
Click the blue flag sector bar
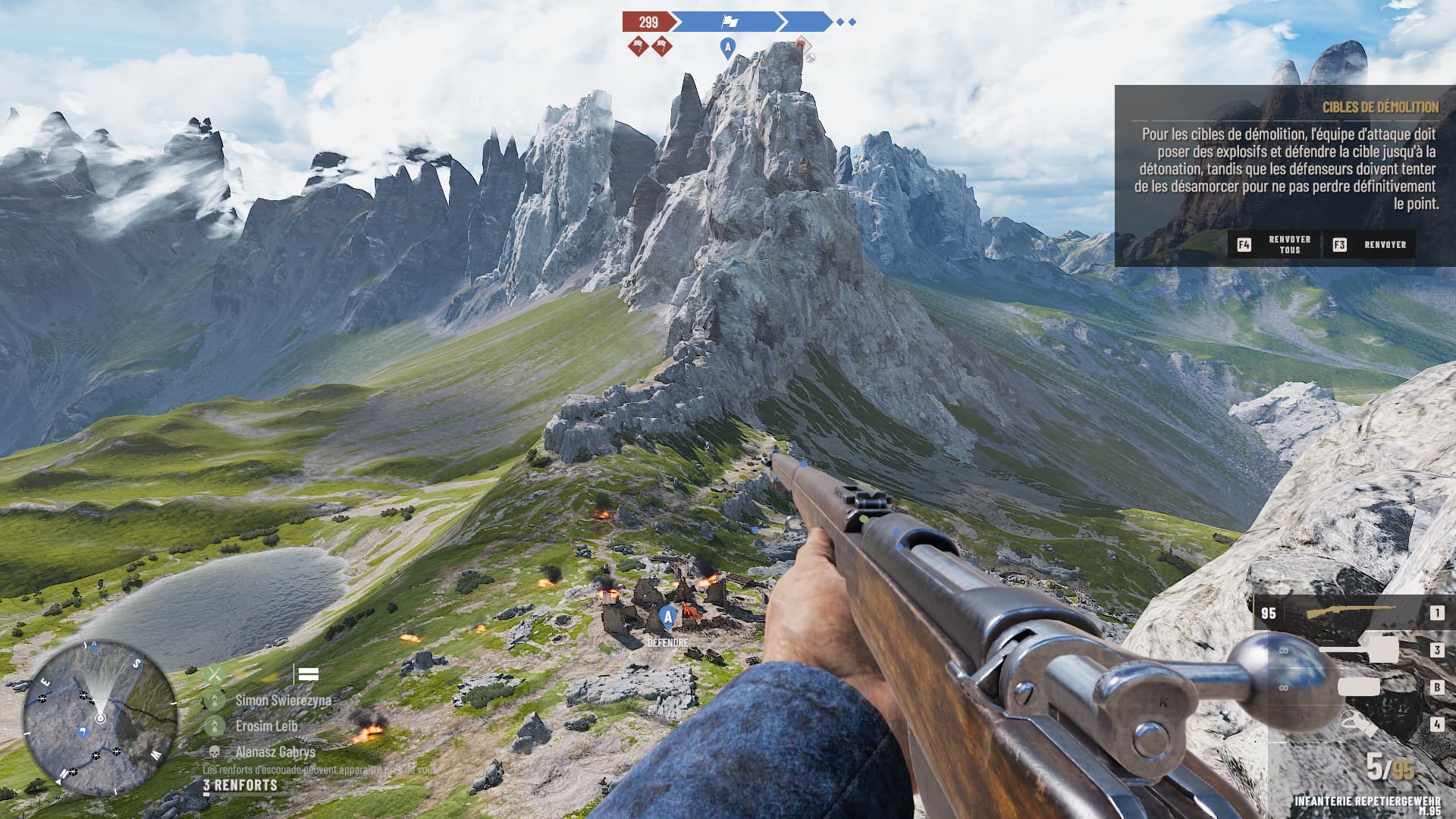pyautogui.click(x=728, y=22)
